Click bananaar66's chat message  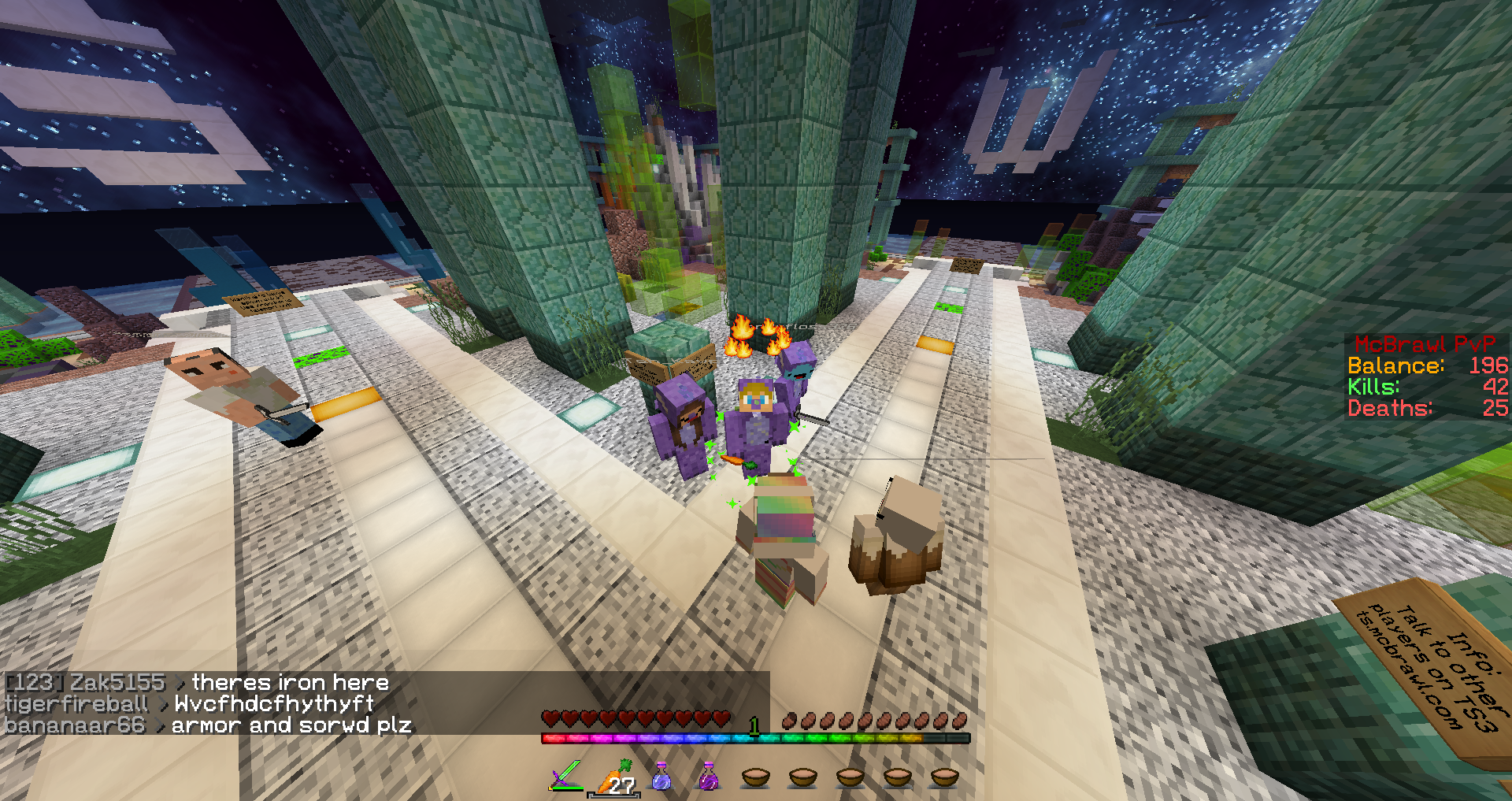pyautogui.click(x=291, y=725)
